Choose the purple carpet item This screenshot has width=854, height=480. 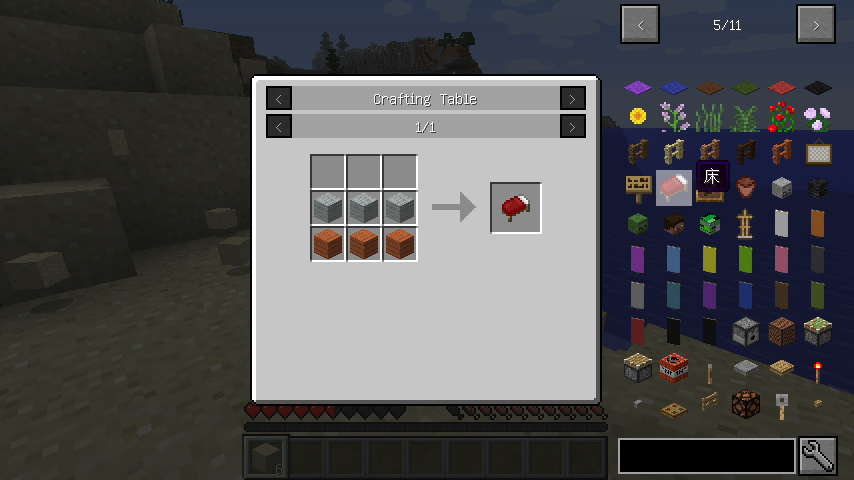coord(638,88)
